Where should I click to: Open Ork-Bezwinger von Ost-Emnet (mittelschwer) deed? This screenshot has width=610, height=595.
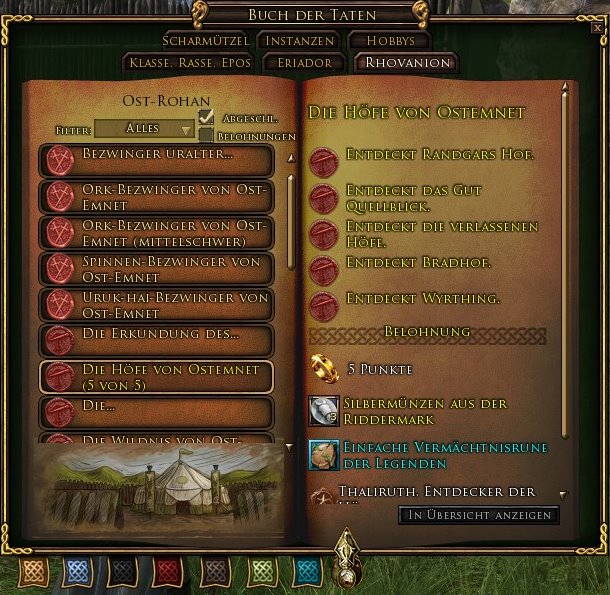156,232
